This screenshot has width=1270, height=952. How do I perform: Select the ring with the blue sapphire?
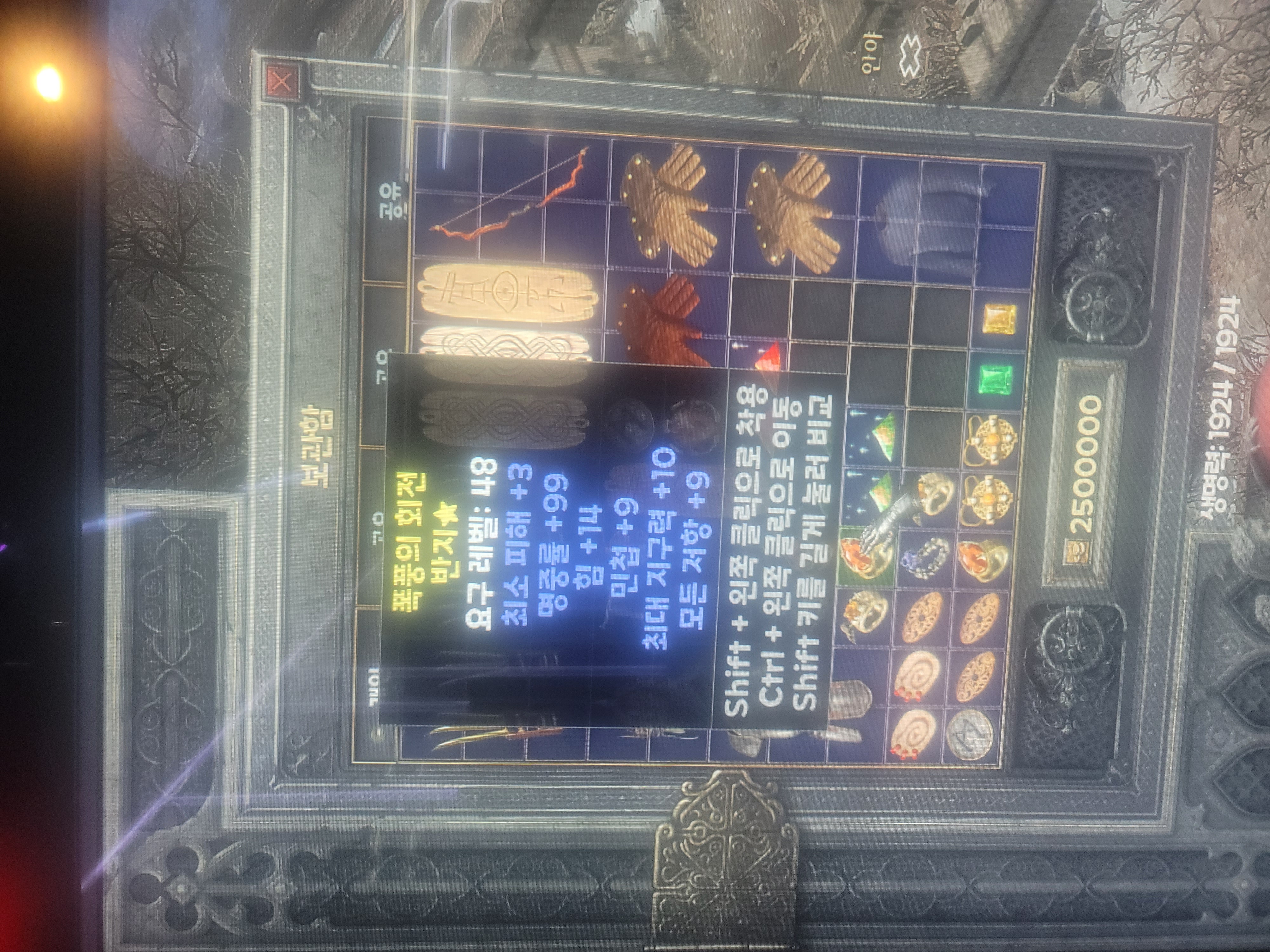(x=925, y=557)
